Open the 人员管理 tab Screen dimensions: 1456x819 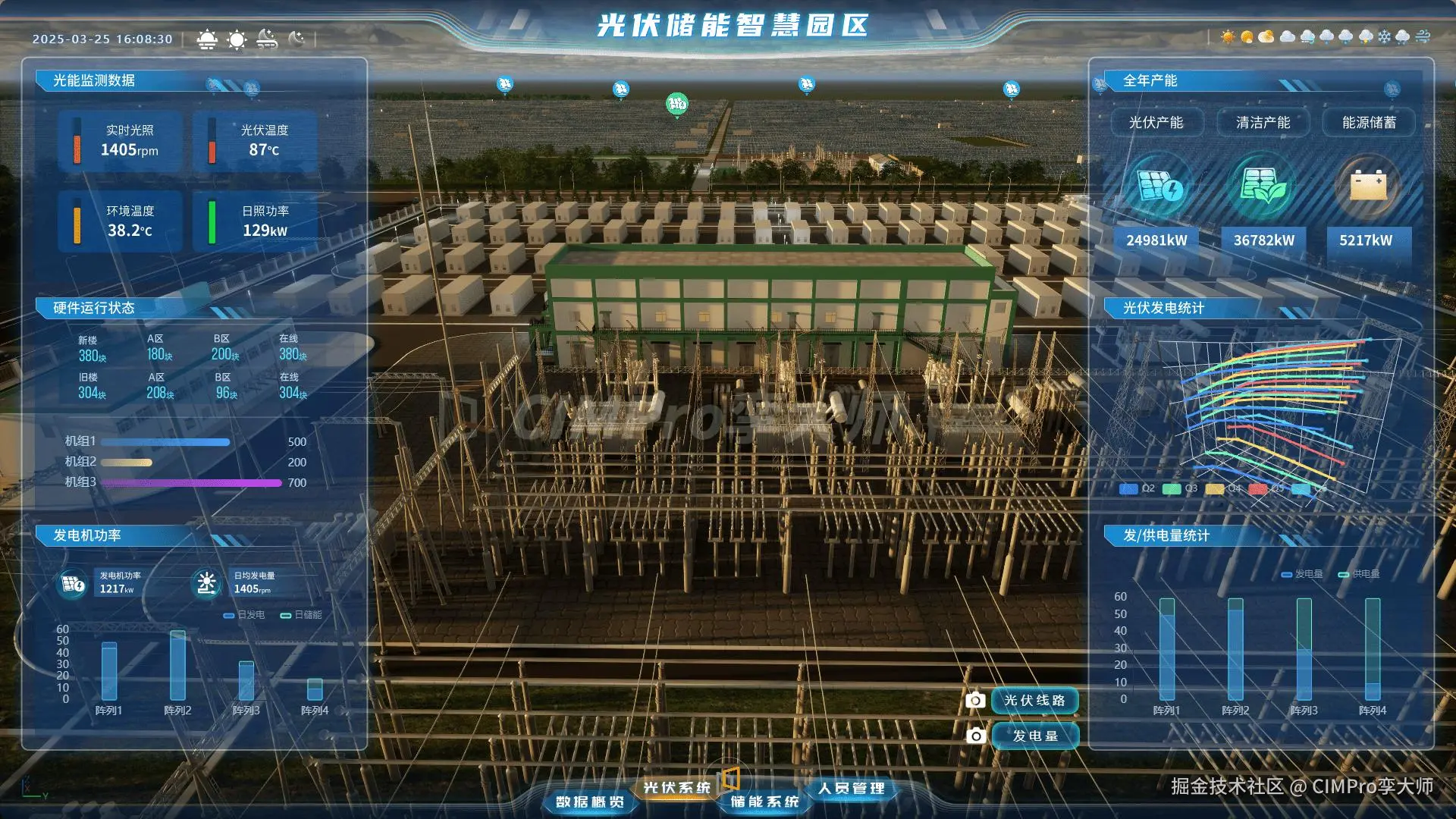pos(851,789)
